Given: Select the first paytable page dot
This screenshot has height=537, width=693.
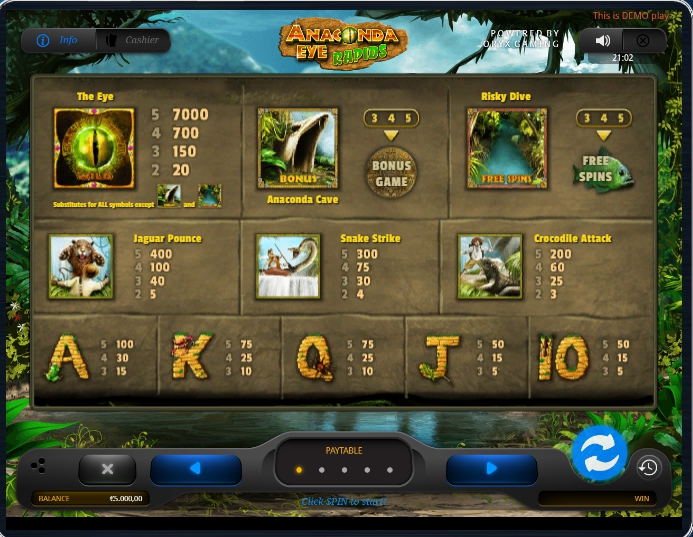Looking at the screenshot, I should [299, 470].
